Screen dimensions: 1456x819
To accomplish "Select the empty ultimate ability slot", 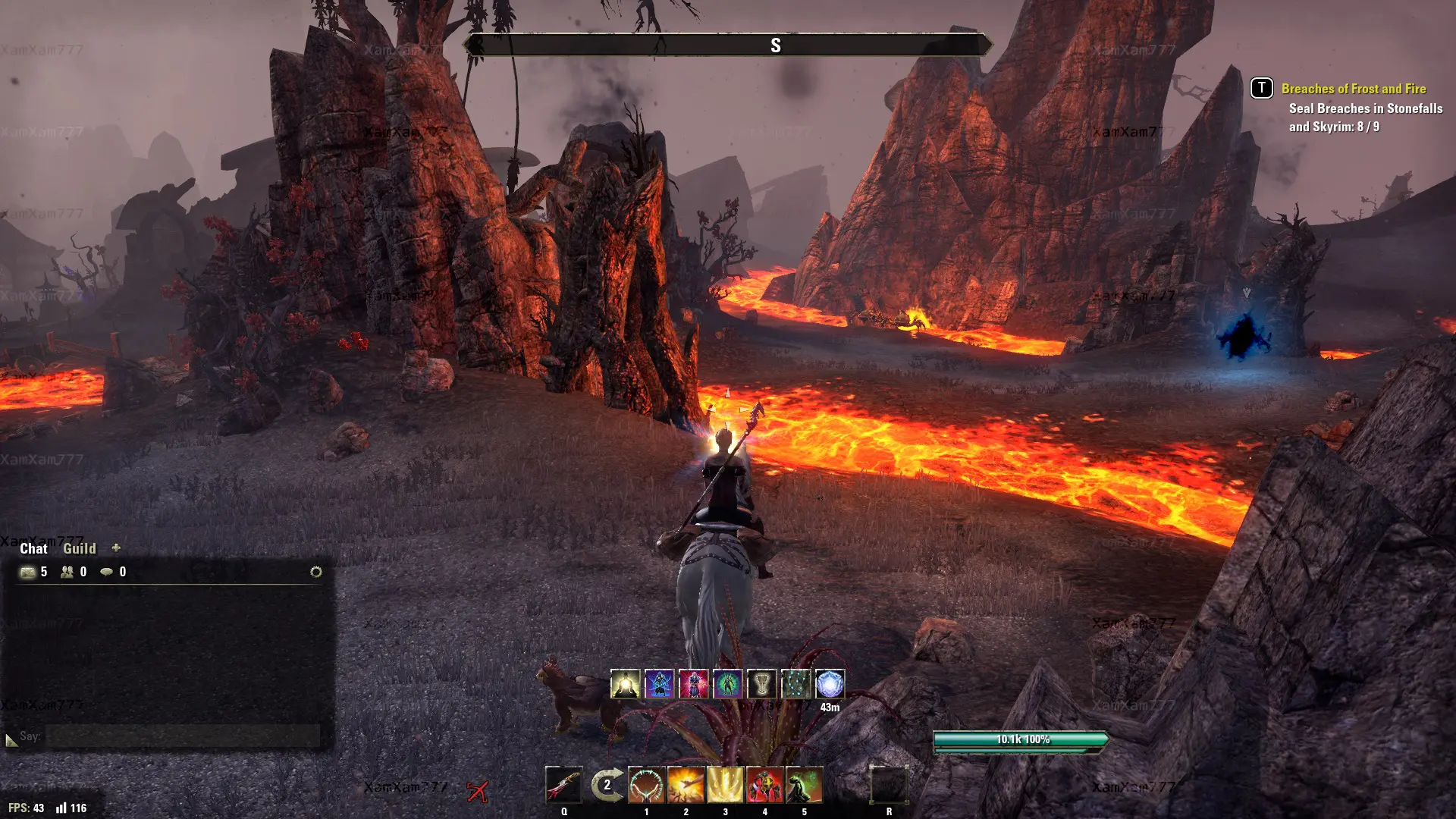I will coord(889,785).
